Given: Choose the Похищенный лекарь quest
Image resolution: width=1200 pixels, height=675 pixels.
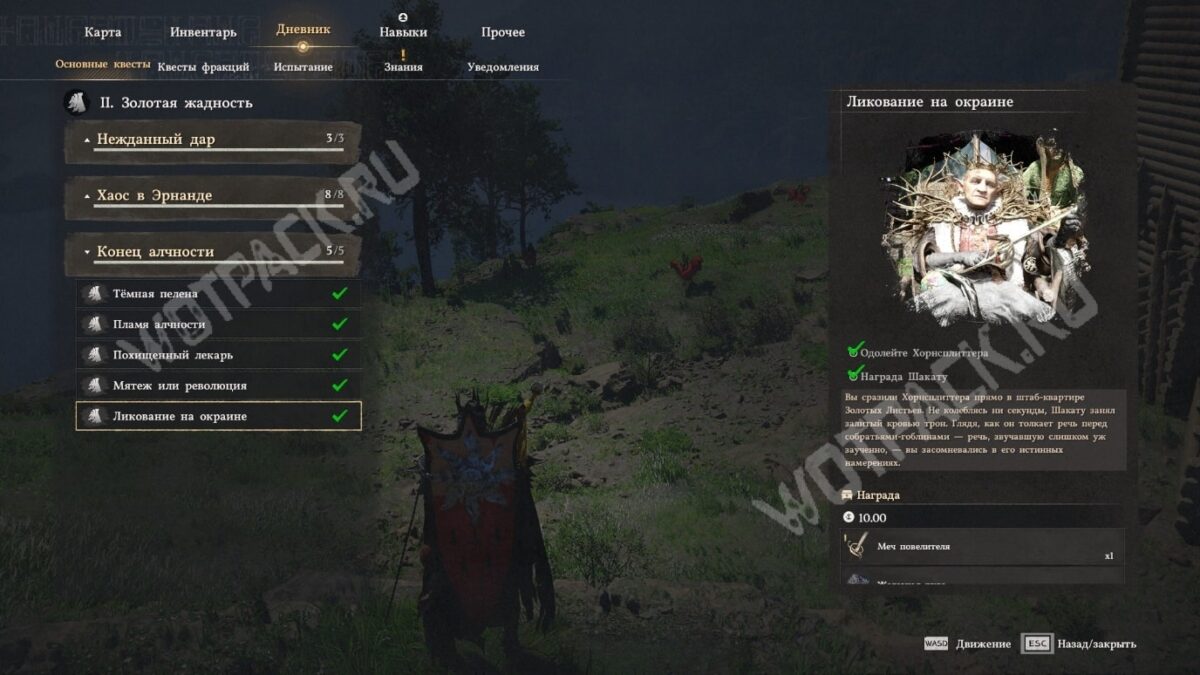Looking at the screenshot, I should click(218, 355).
